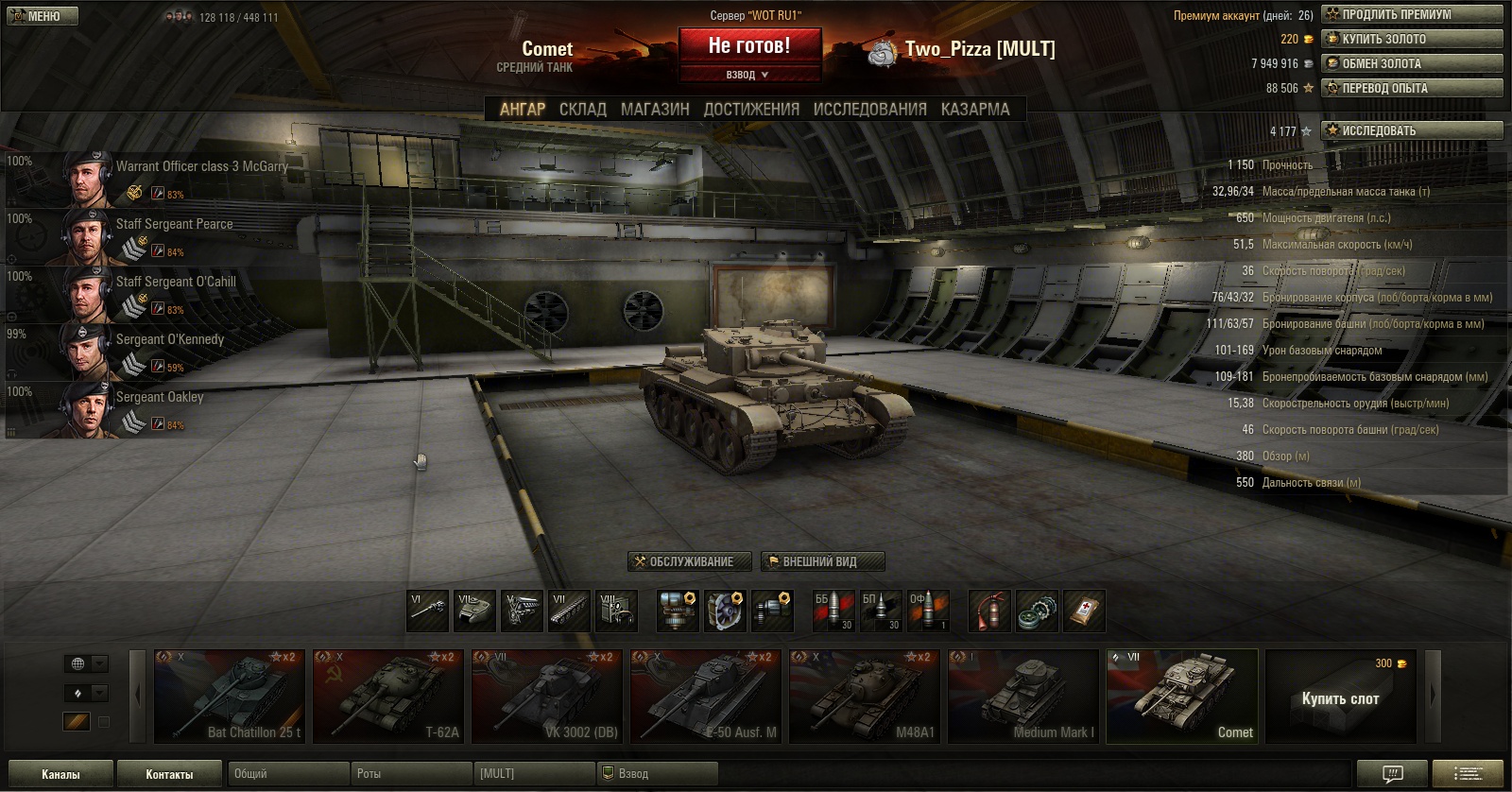
Task: Buy a new slot via 'Купить слот'
Action: pos(1340,697)
